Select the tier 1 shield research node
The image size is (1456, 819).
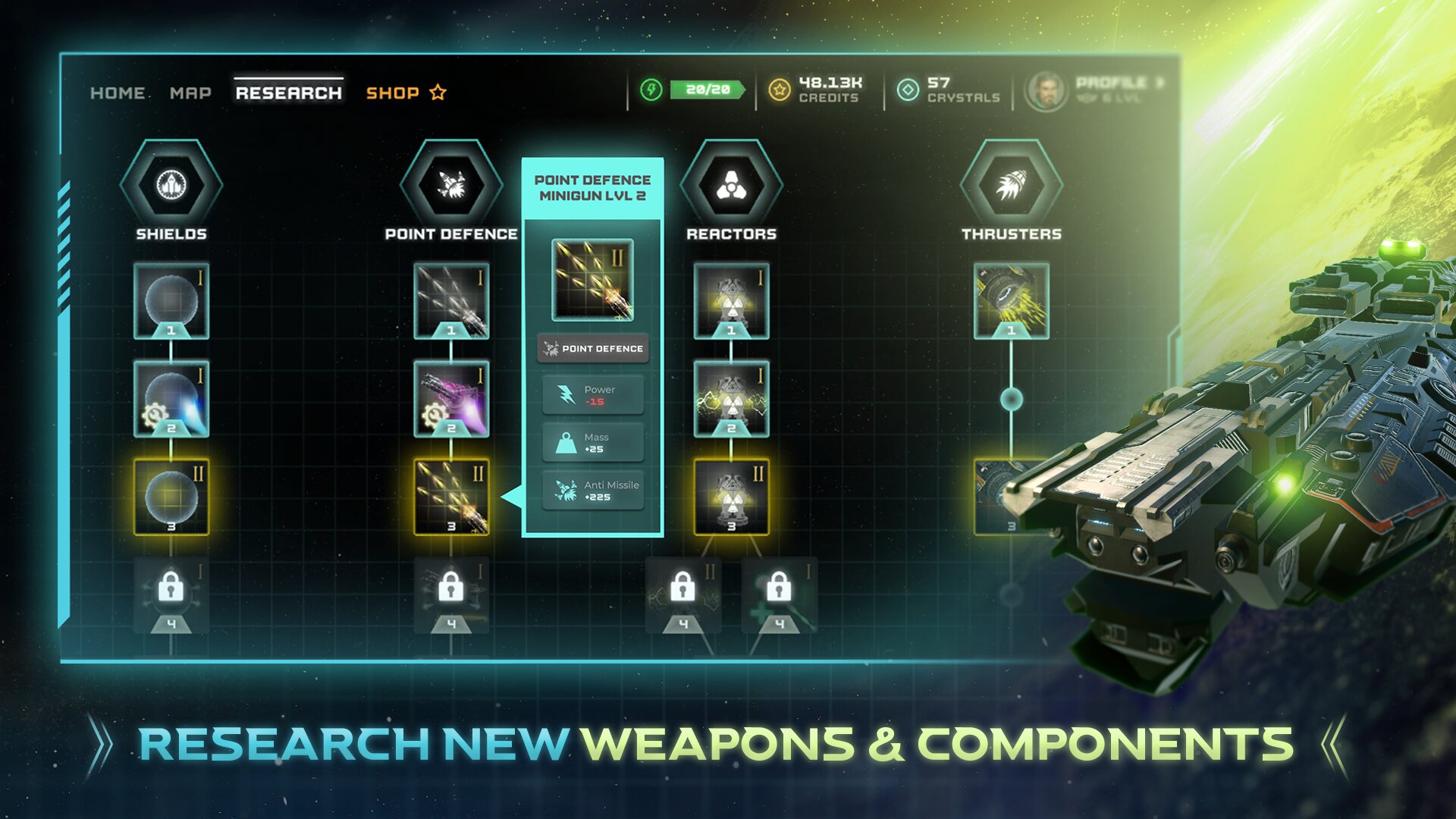[x=171, y=301]
